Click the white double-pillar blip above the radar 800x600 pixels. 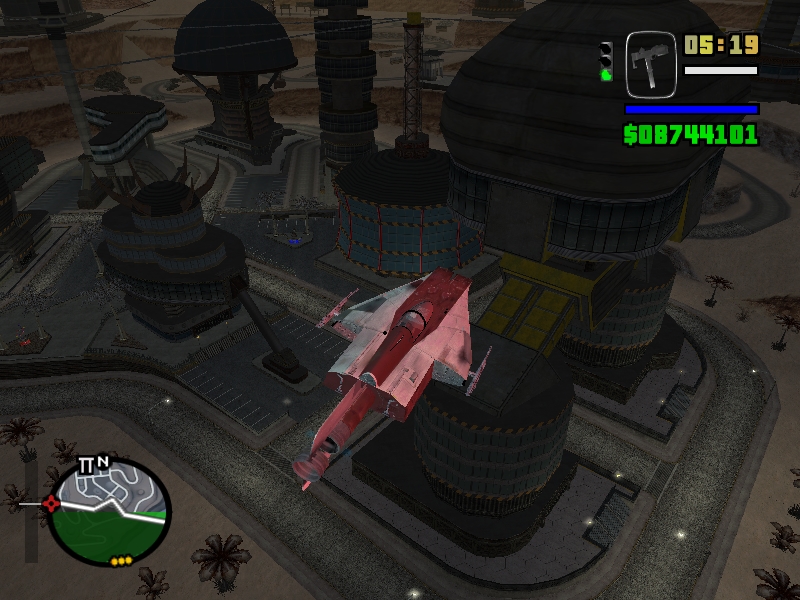86,465
